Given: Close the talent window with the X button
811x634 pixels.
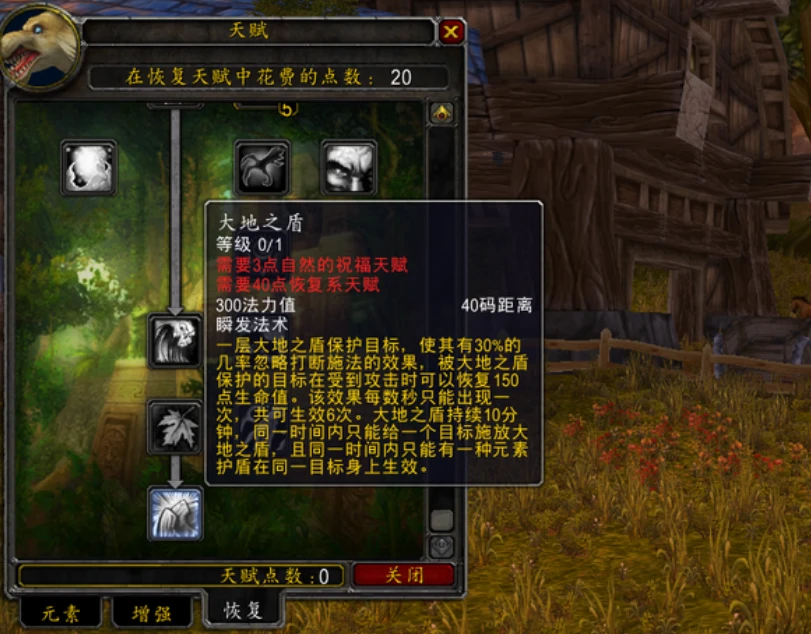Looking at the screenshot, I should pos(451,32).
